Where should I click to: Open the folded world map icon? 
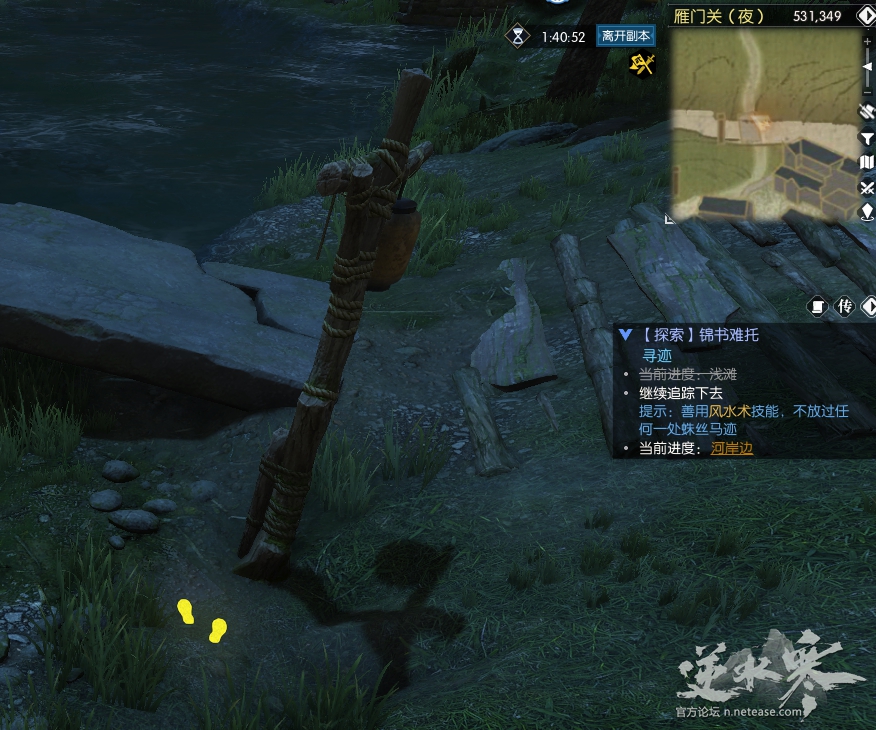coord(867,162)
